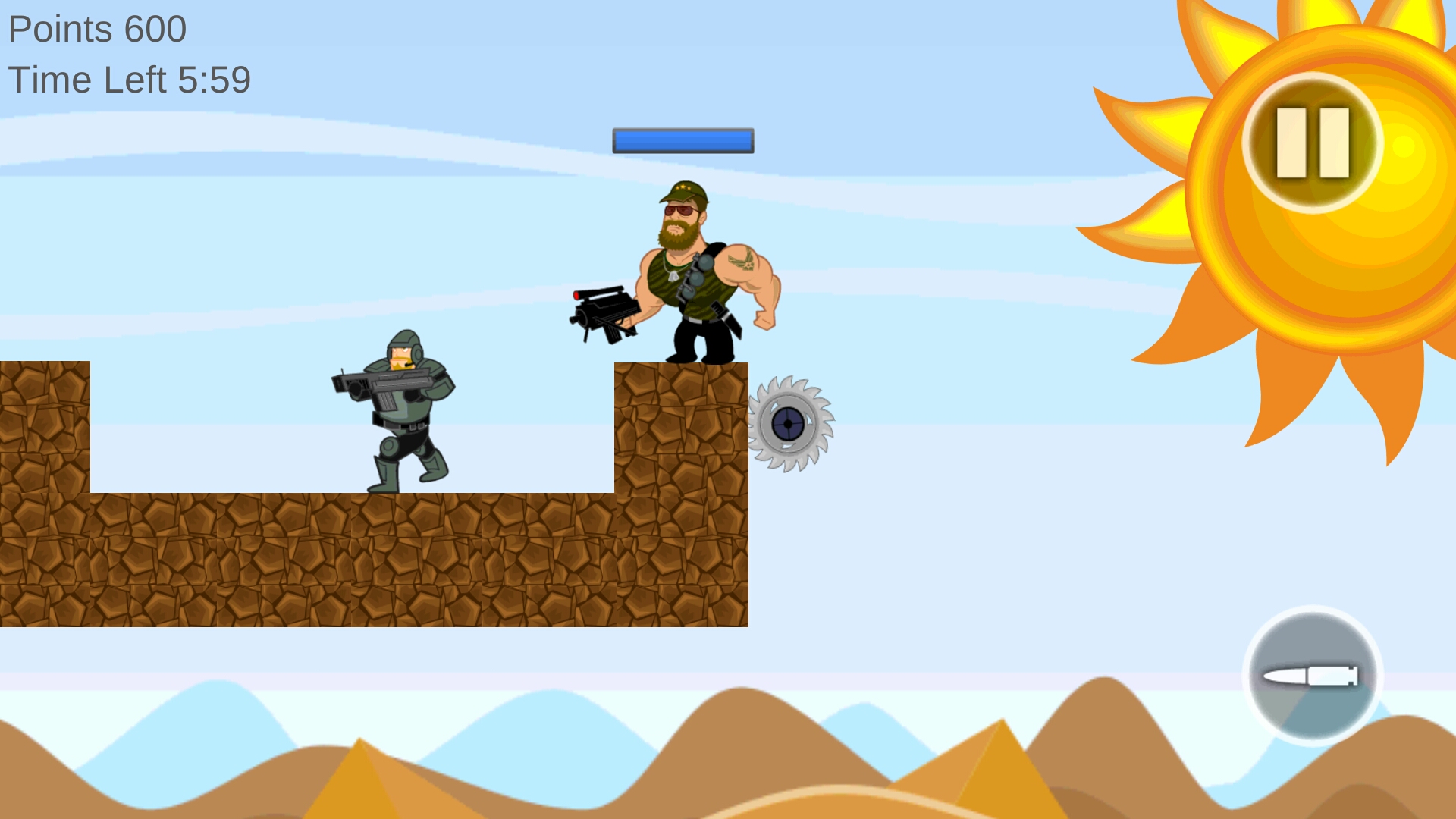Tap the bullet shoot button

point(1312,675)
